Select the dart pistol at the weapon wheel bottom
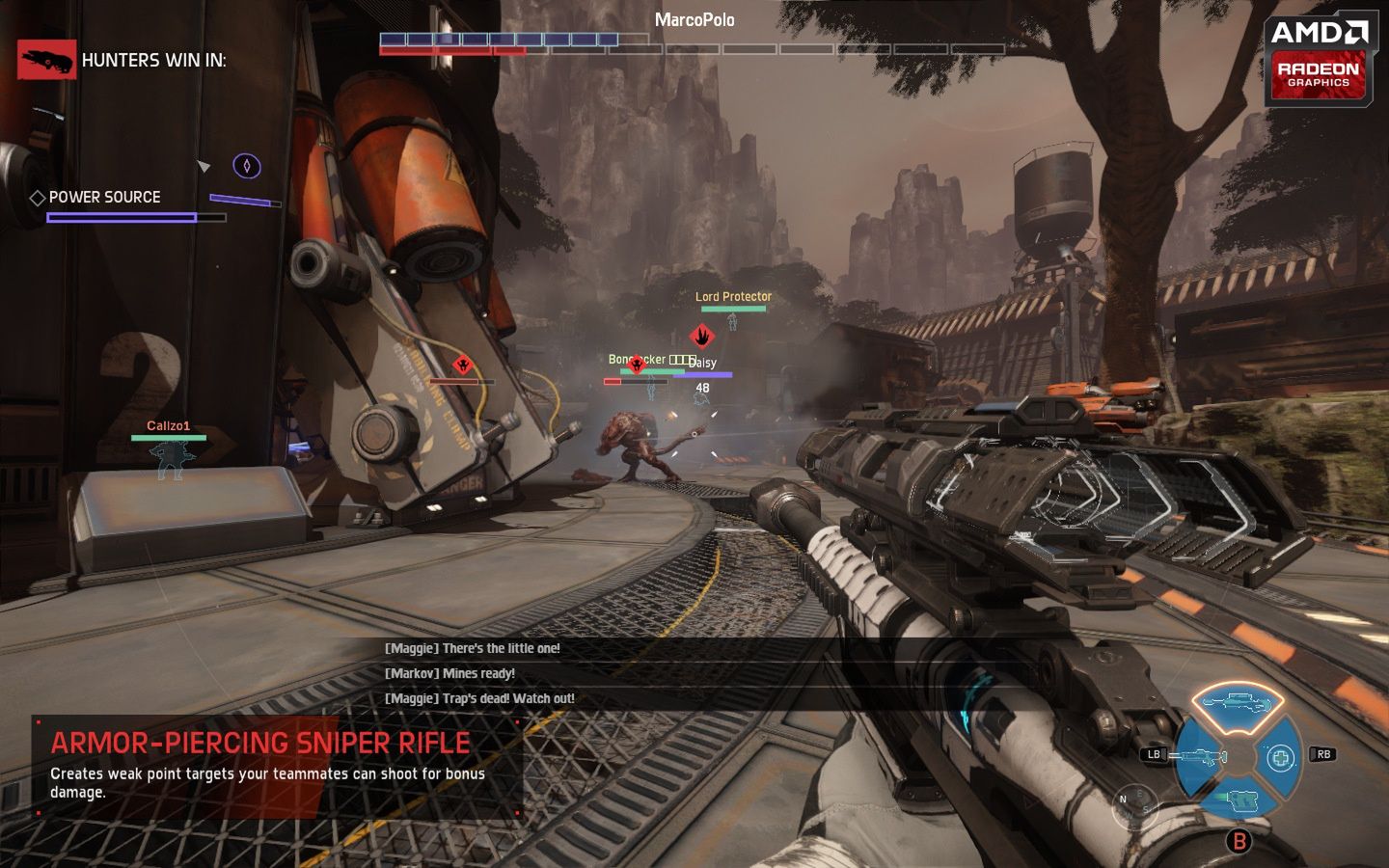This screenshot has width=1389, height=868. tap(1242, 800)
